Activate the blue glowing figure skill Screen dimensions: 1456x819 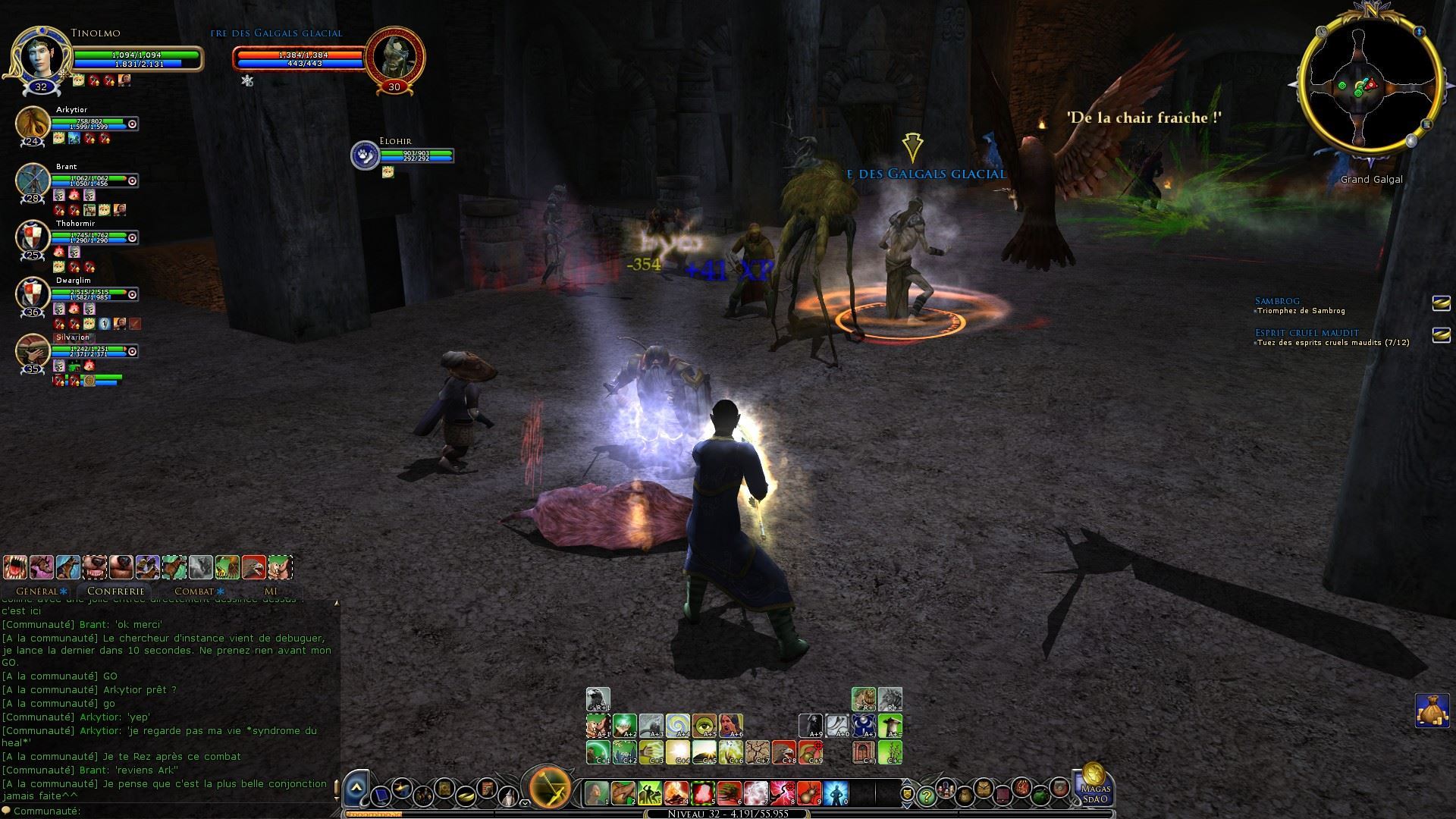[835, 793]
